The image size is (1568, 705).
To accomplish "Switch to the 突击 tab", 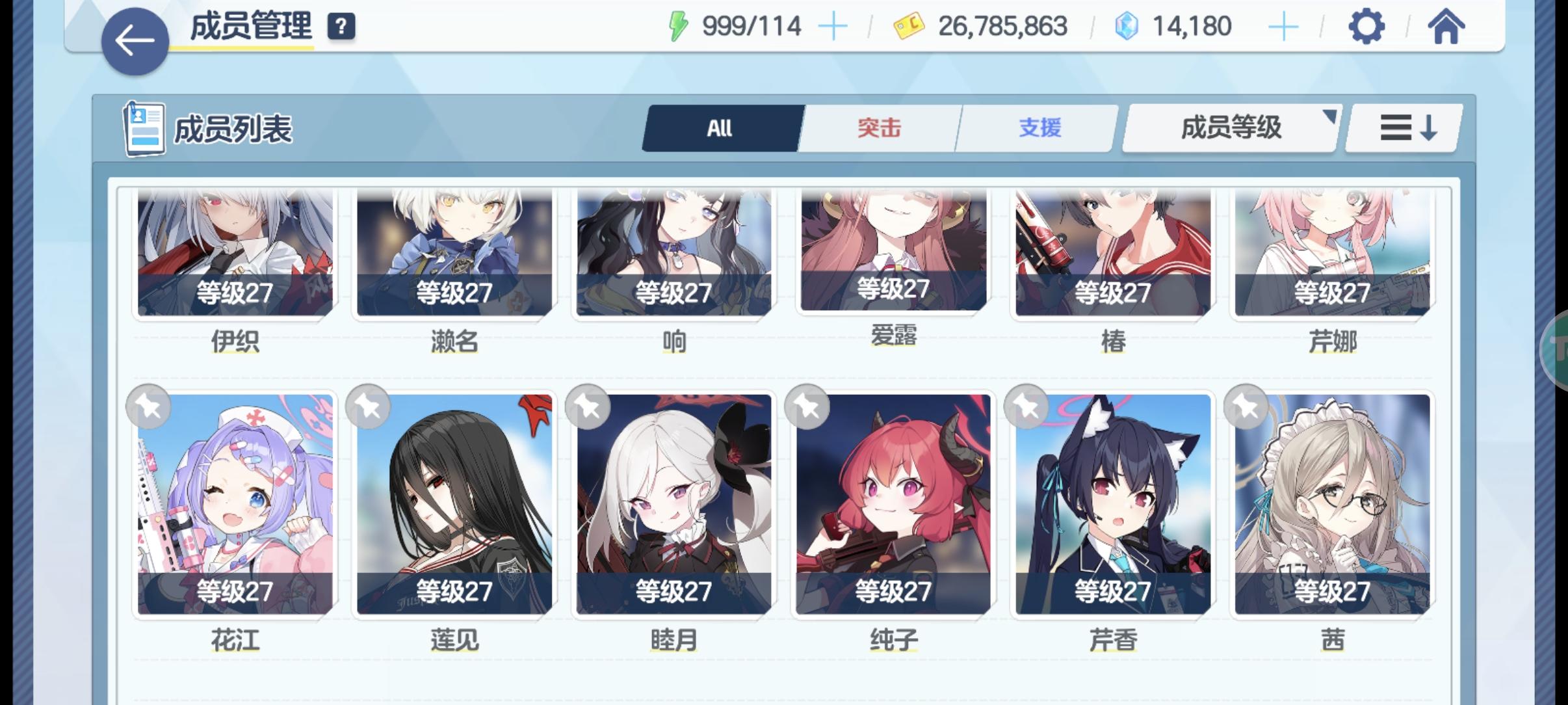I will 879,127.
